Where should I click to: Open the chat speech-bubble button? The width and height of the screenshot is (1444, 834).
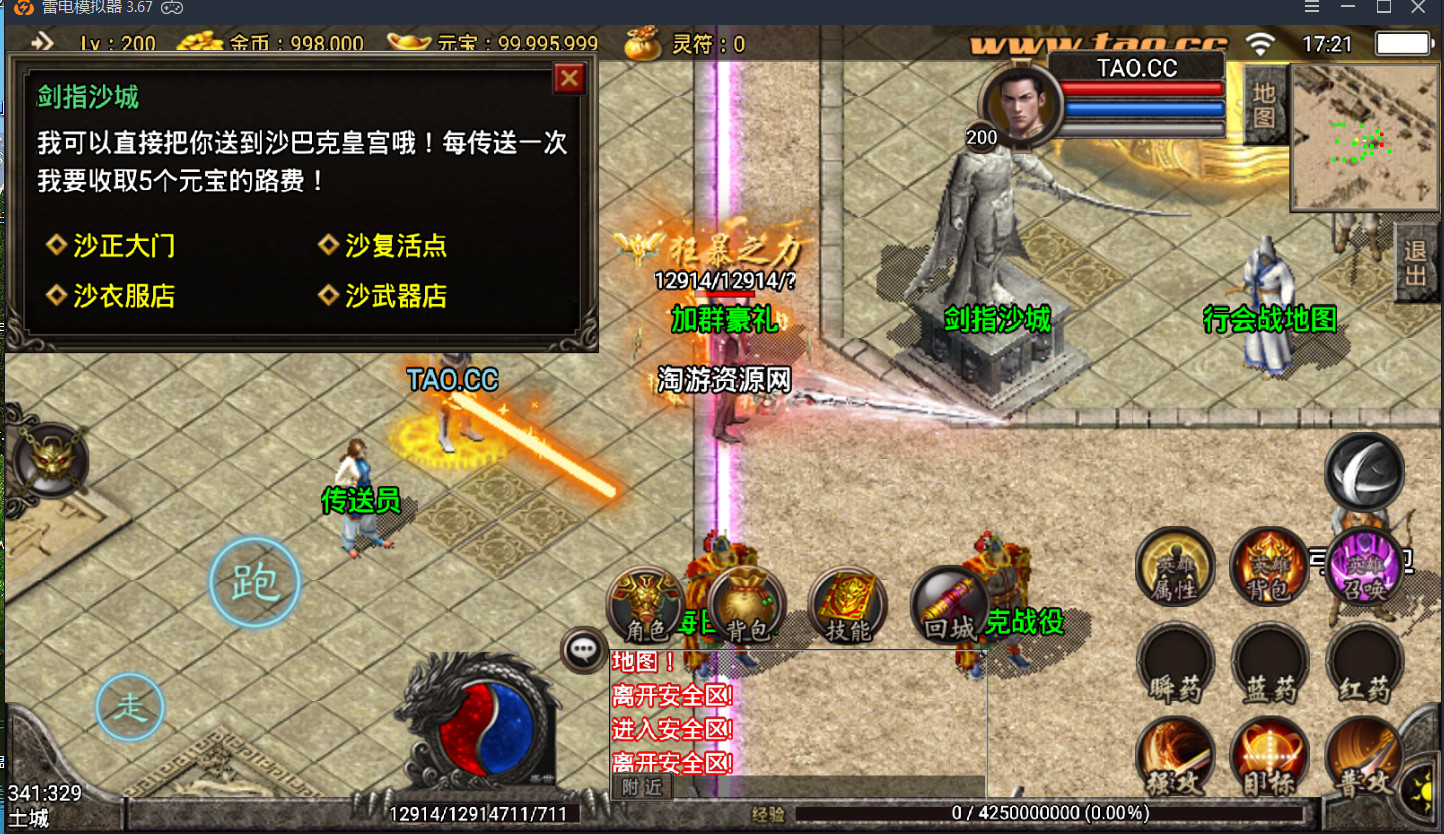(x=583, y=650)
